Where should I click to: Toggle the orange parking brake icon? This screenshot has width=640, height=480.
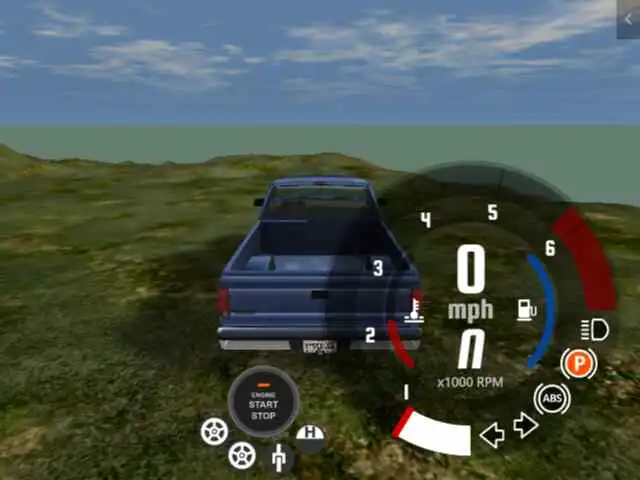pyautogui.click(x=578, y=363)
